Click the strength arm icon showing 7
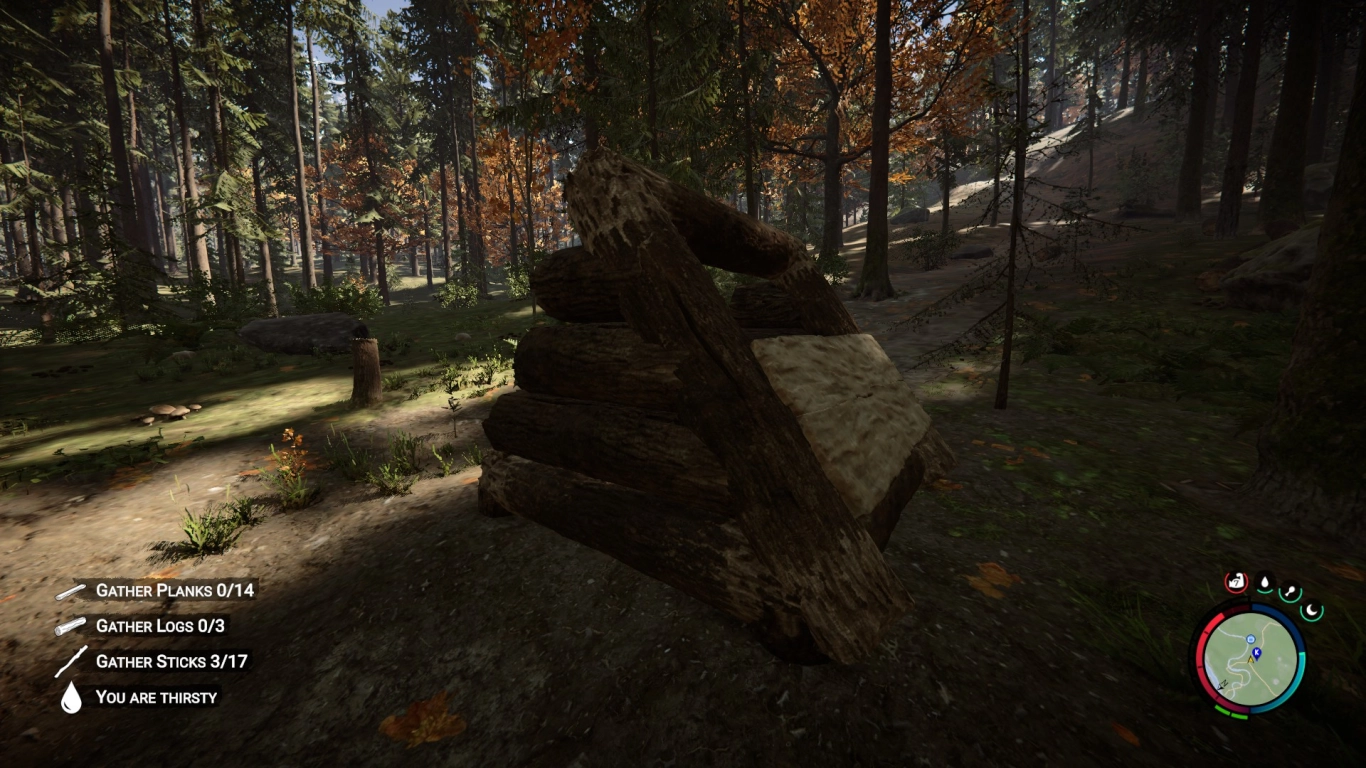The width and height of the screenshot is (1366, 768). pyautogui.click(x=1236, y=580)
